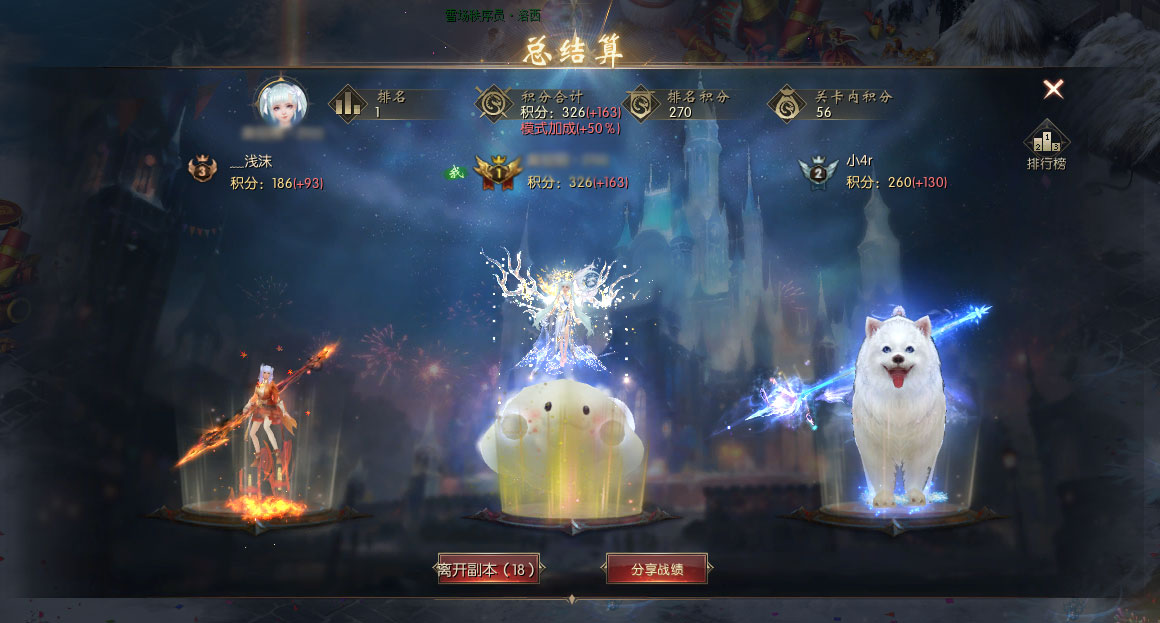
Task: Share results with the 分享战绩 button
Action: (657, 569)
